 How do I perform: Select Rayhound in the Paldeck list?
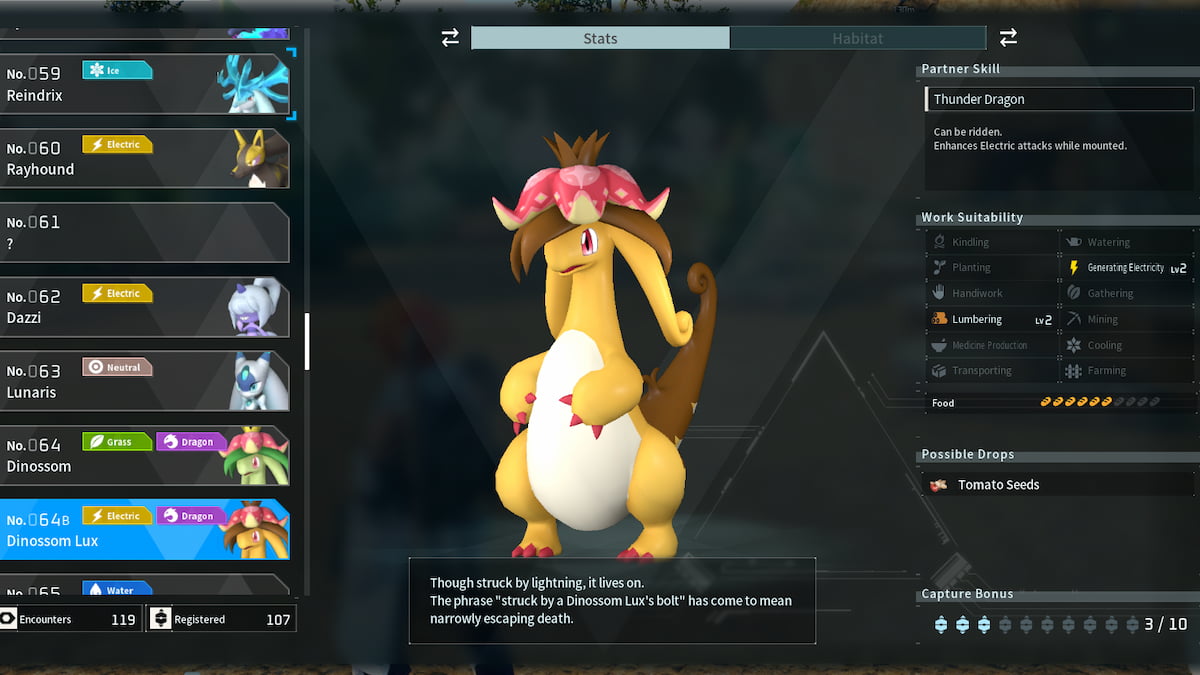145,158
